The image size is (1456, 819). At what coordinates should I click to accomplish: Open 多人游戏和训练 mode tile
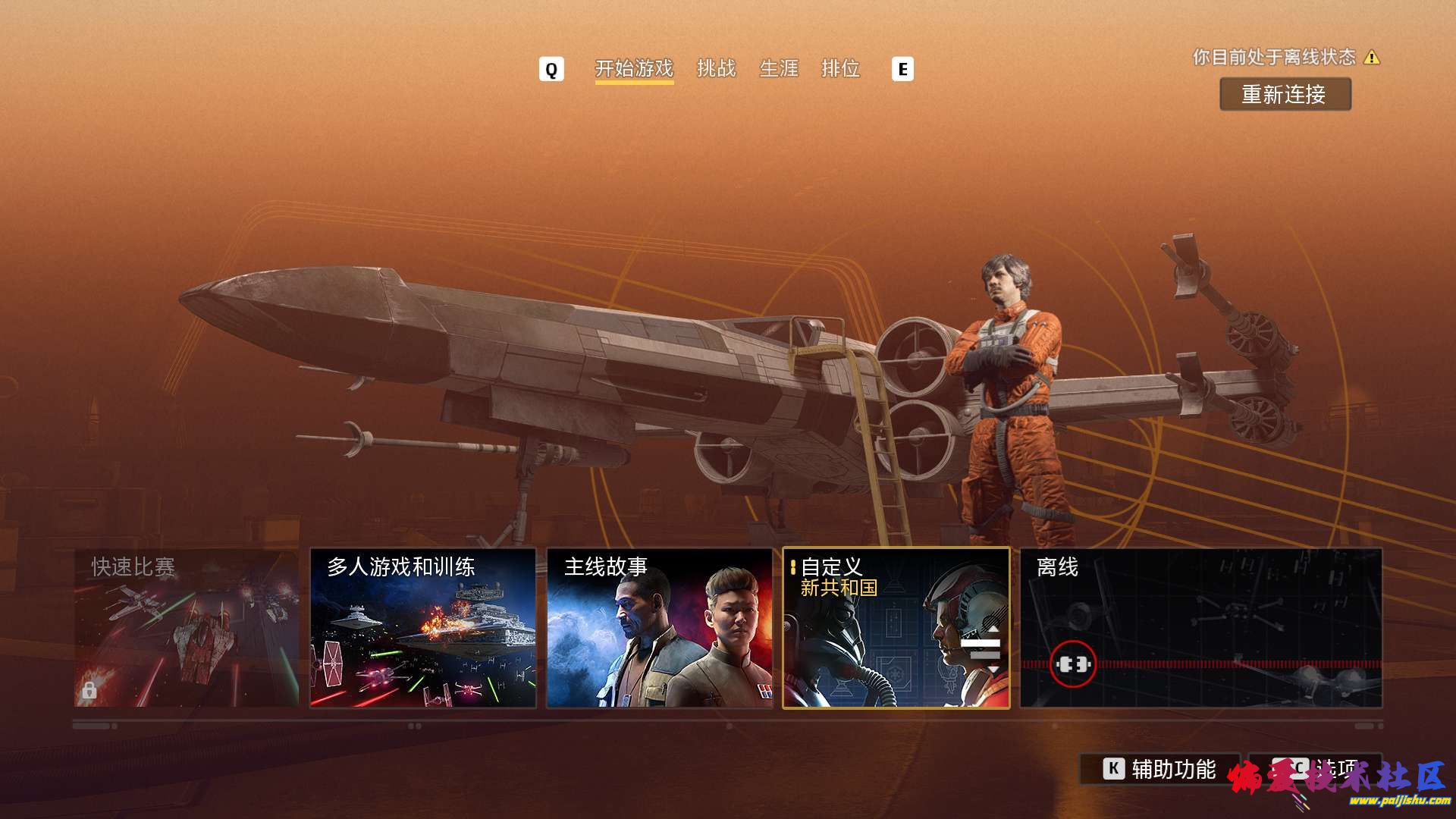(x=423, y=628)
